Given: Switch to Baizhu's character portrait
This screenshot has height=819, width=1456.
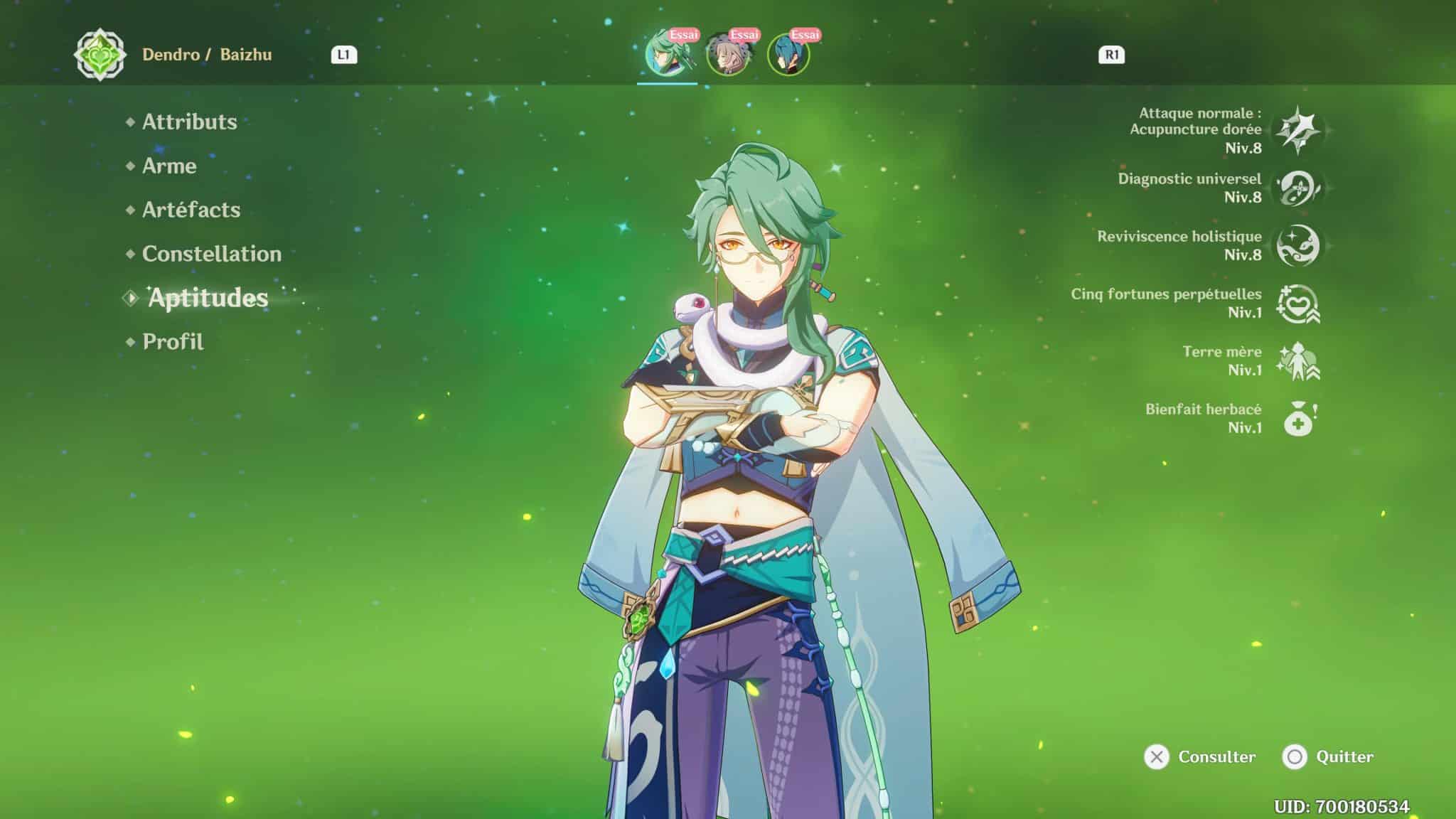Looking at the screenshot, I should [669, 53].
